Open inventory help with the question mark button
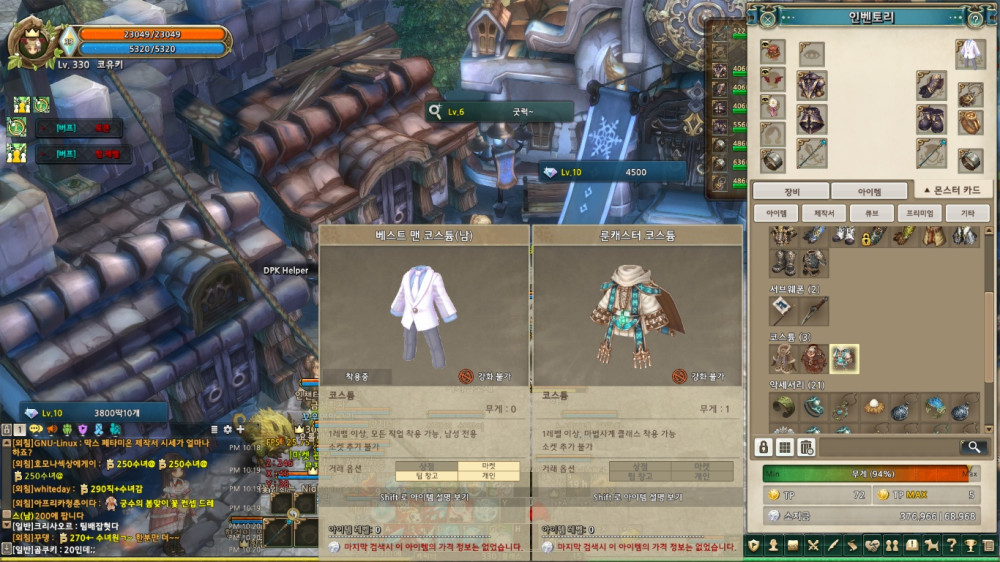Screen dimensions: 1000x562 coord(975,17)
